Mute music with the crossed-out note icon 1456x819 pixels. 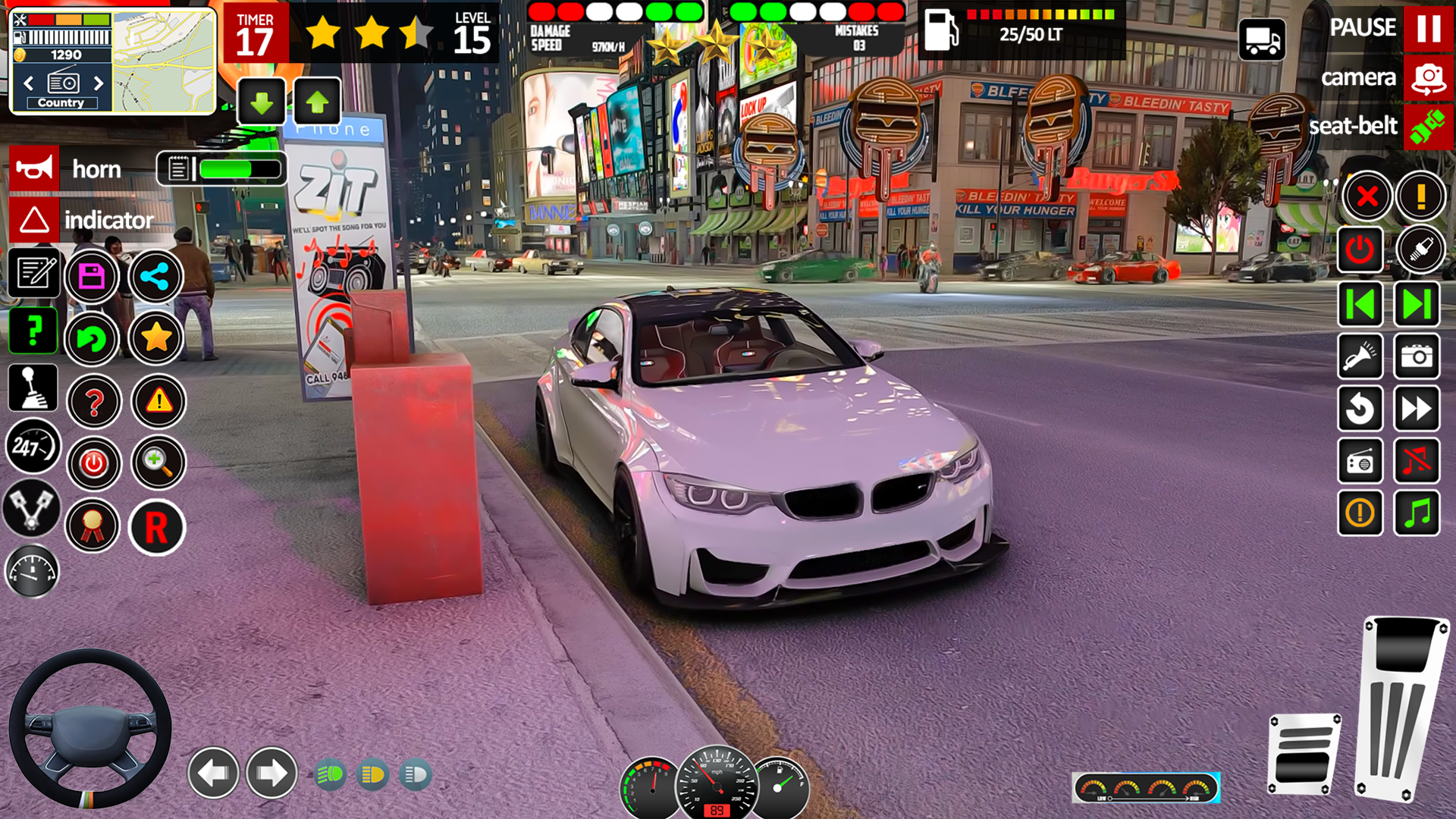(1417, 460)
